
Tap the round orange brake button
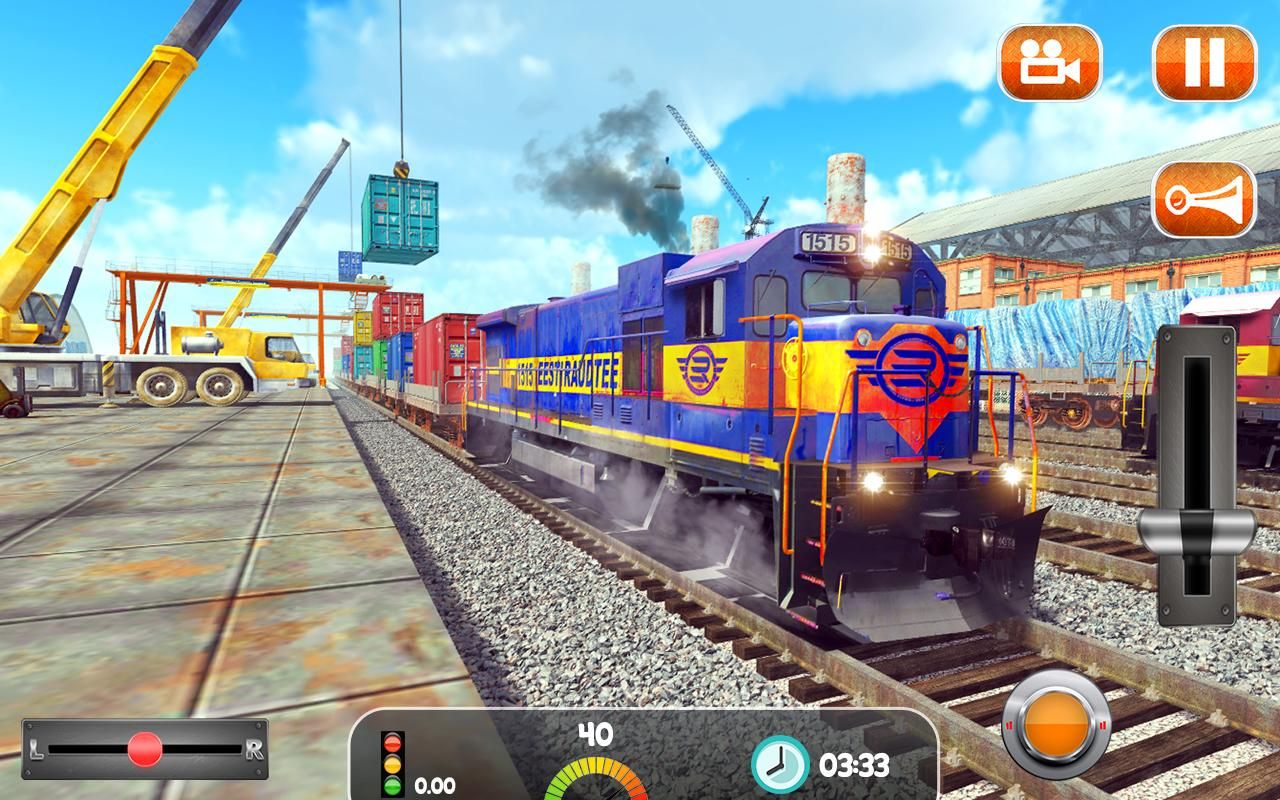tap(1056, 723)
